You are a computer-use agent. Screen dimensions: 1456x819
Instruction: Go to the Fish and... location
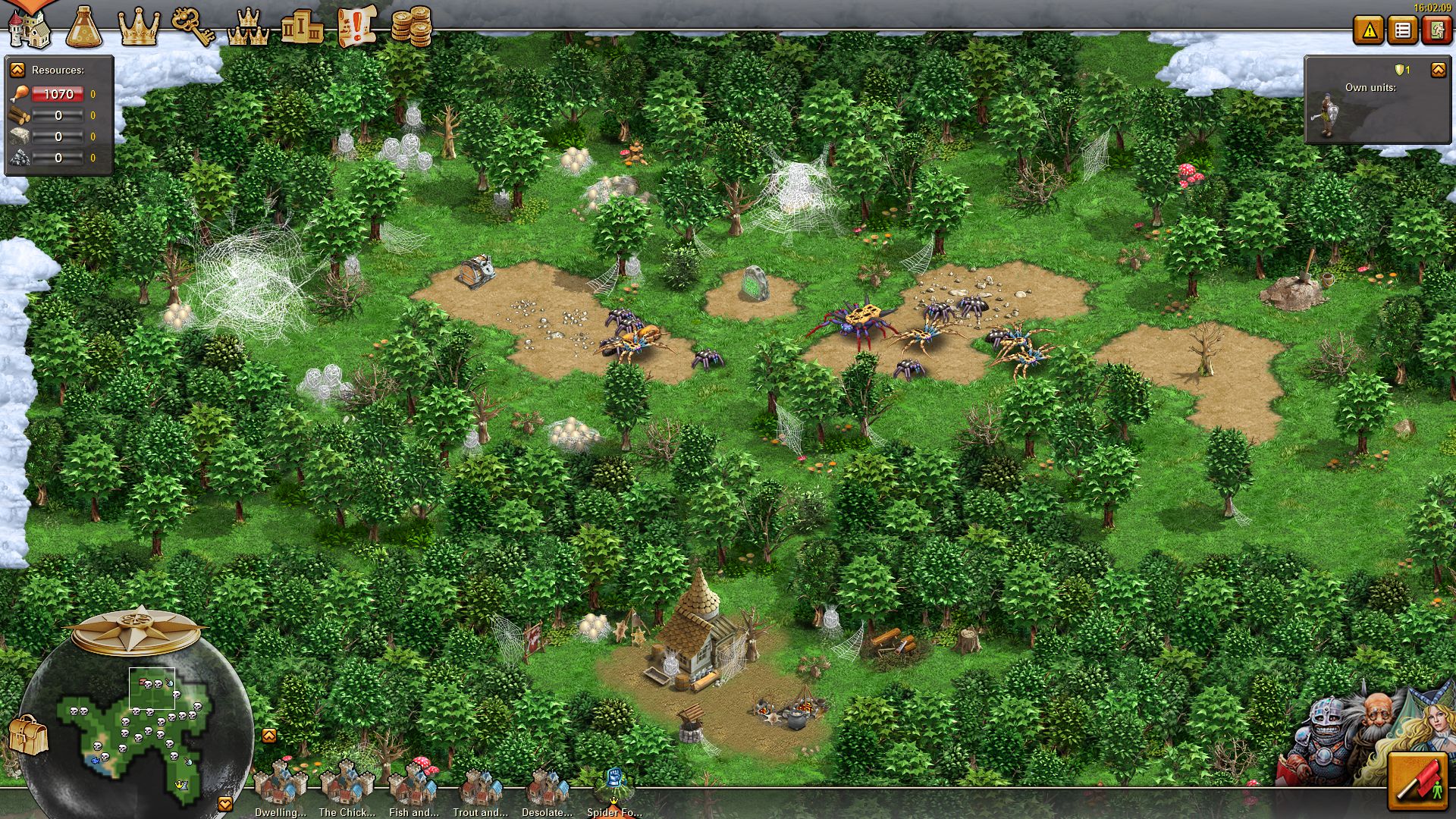point(413,789)
